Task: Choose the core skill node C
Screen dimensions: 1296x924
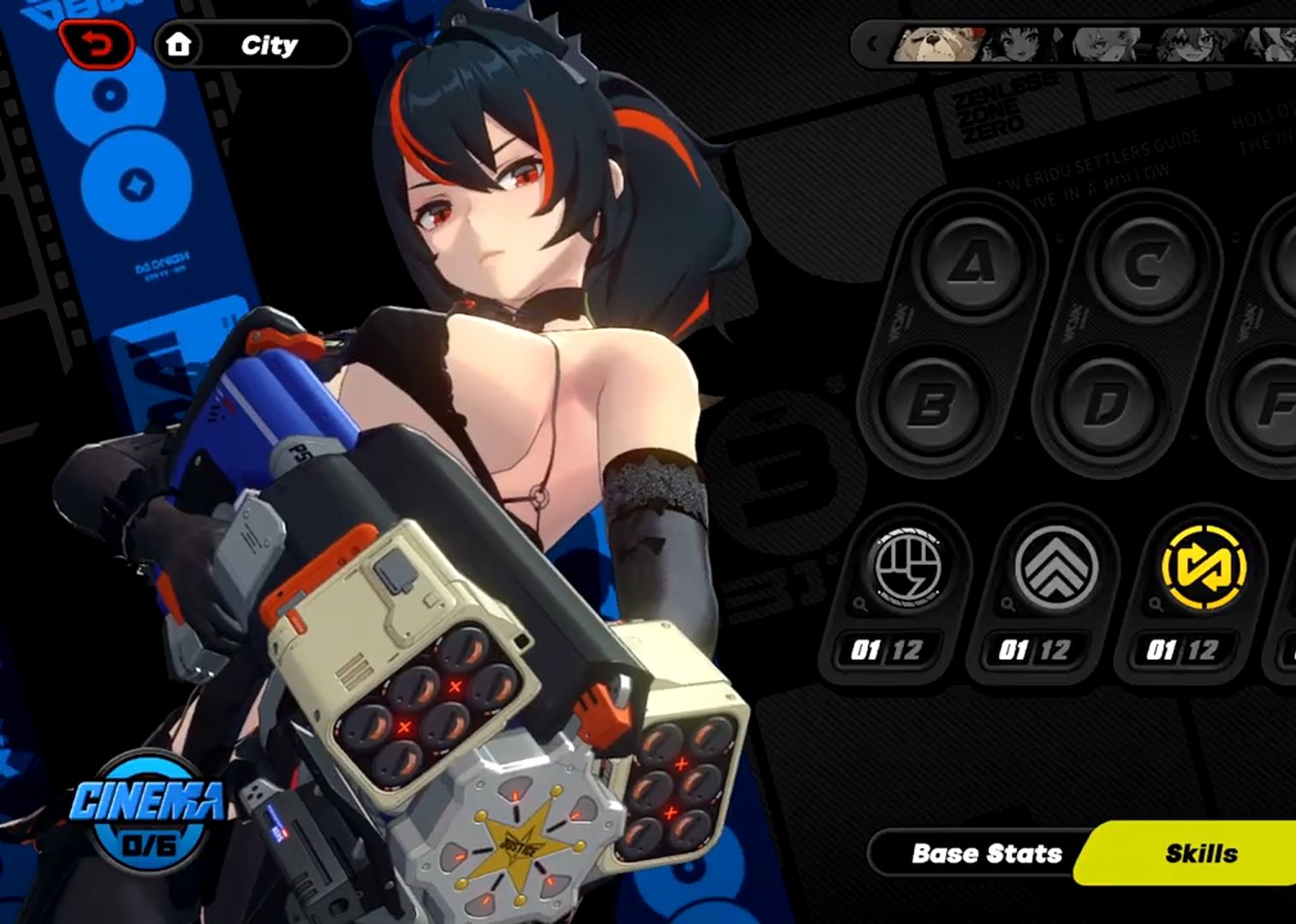Action: point(1147,263)
